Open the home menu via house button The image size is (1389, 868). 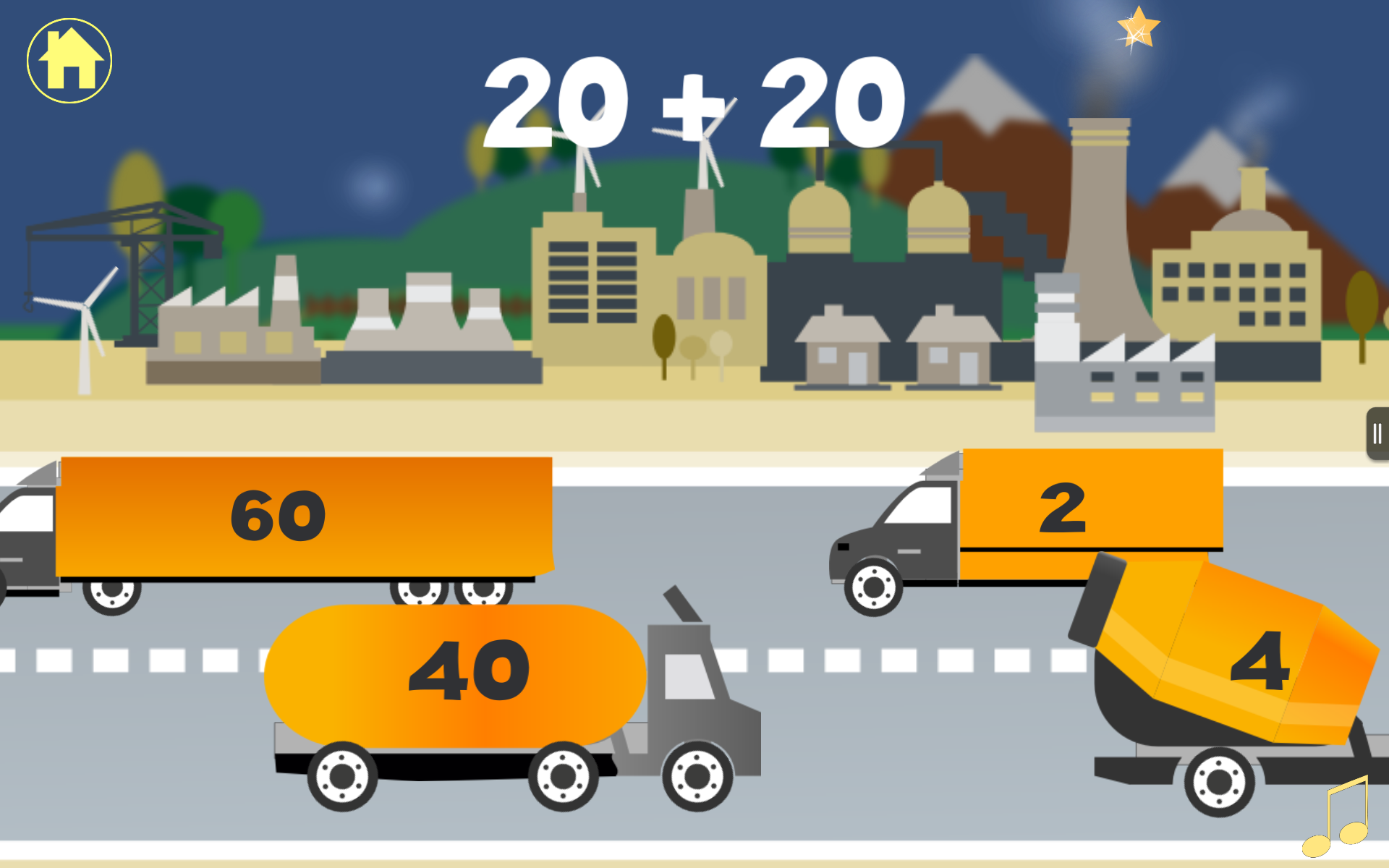coord(69,60)
